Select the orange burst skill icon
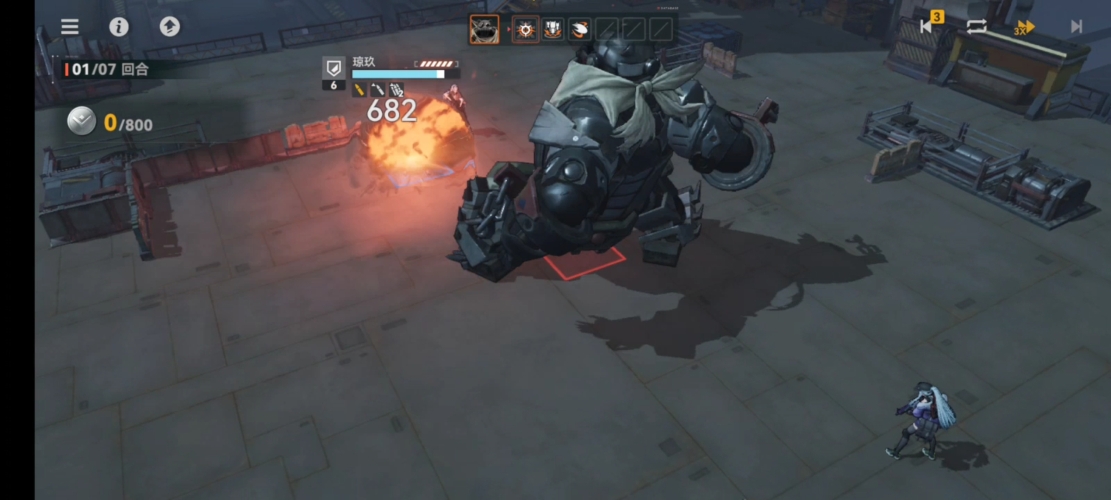The width and height of the screenshot is (1111, 500). click(525, 29)
